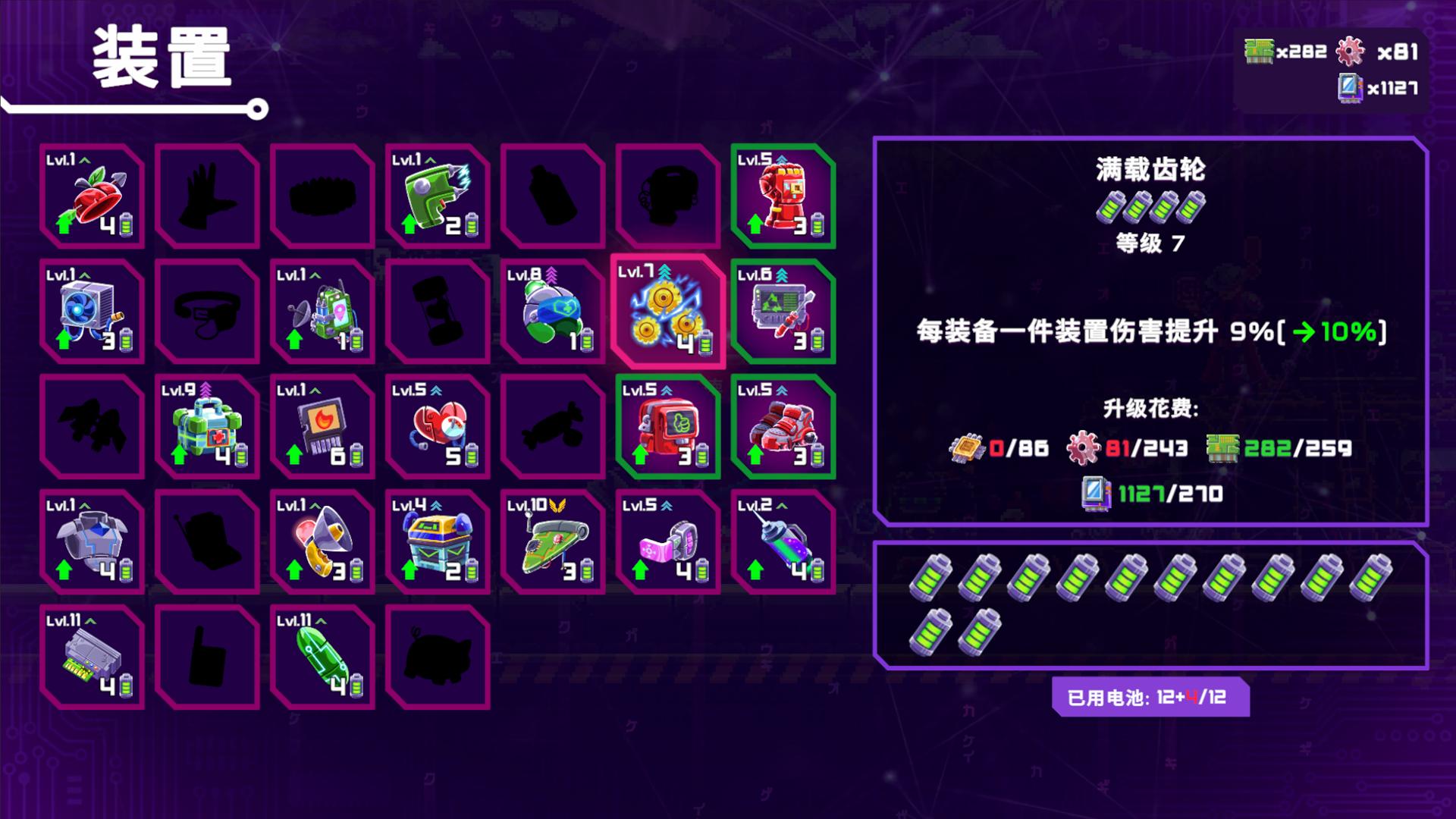
Task: Select the apple with arrow device
Action: tap(91, 199)
